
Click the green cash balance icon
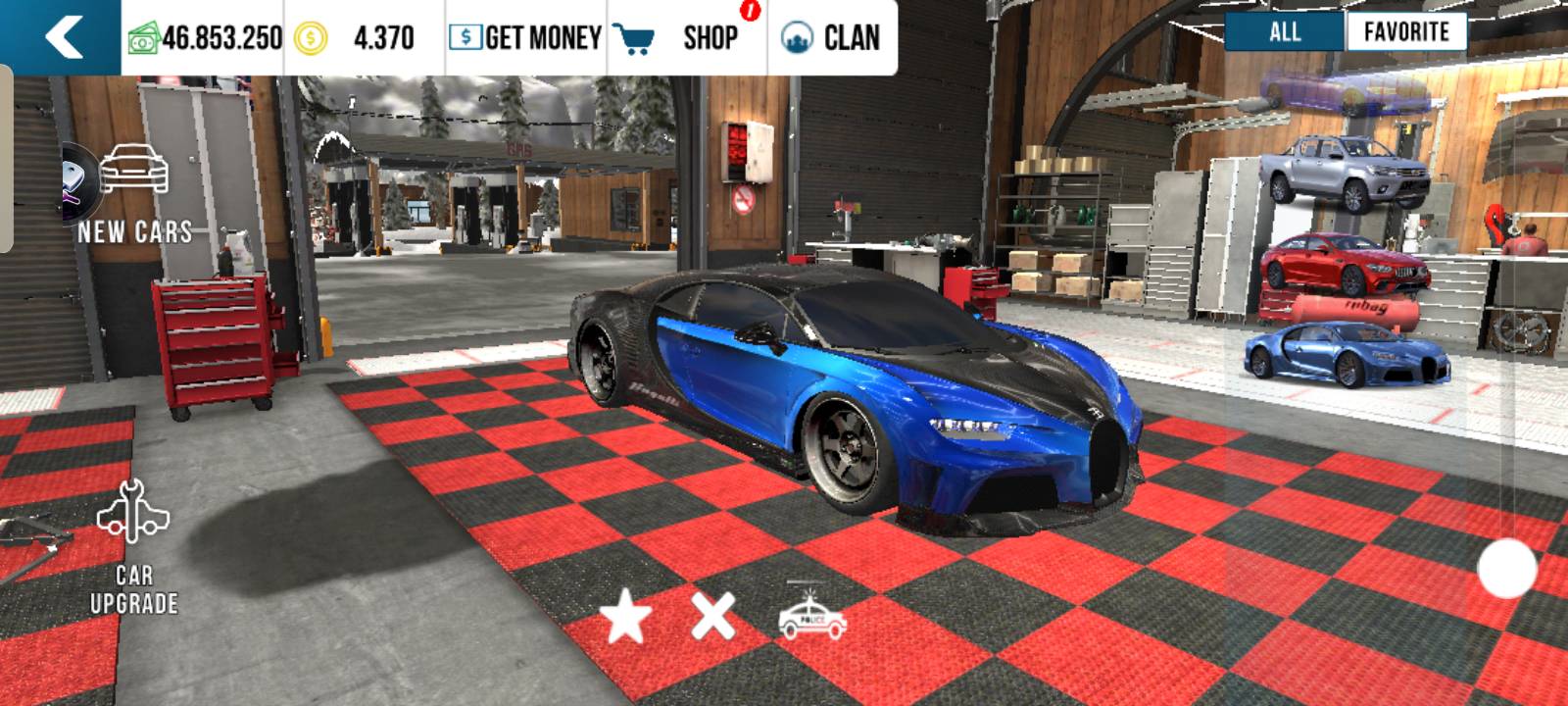coord(143,39)
